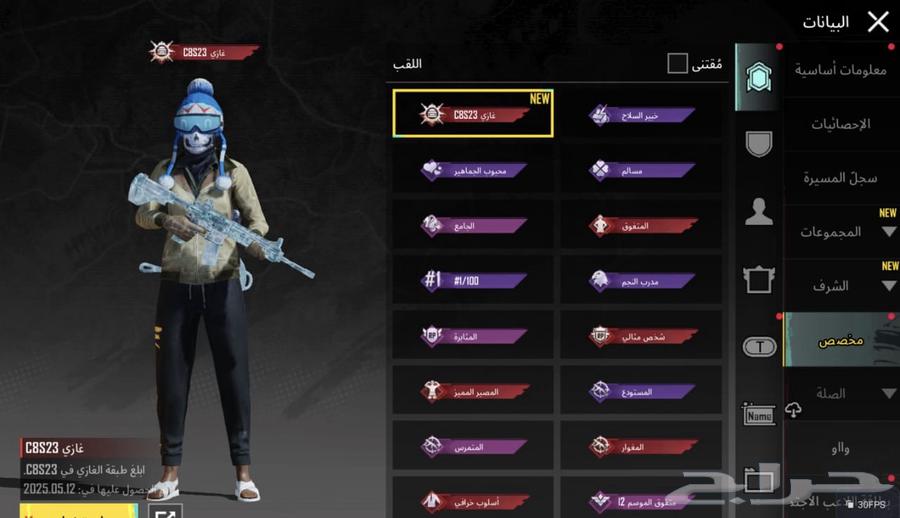Expand the الشرف honor section

click(840, 286)
